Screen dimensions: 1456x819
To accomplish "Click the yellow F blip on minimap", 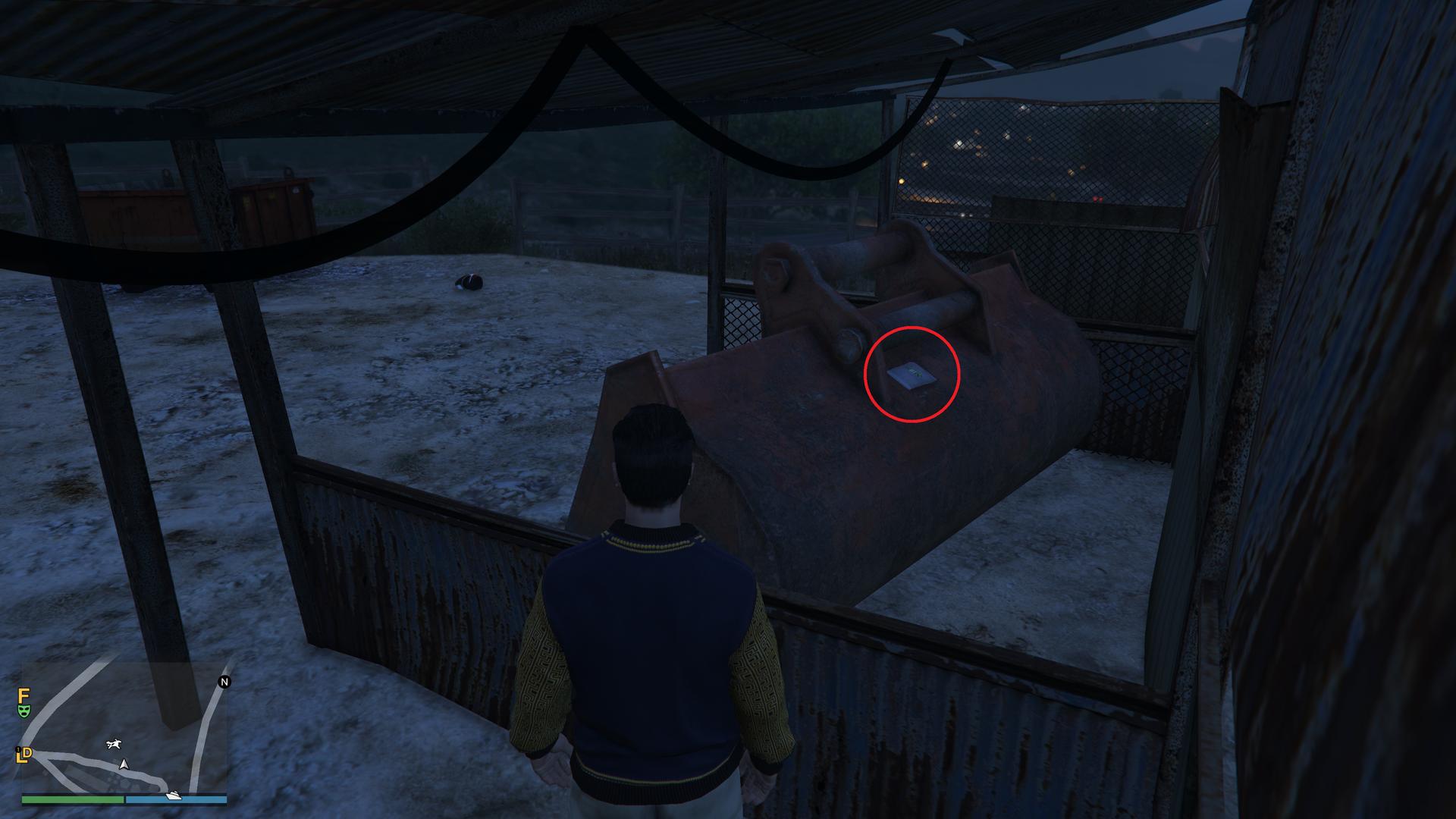I will coord(24,695).
